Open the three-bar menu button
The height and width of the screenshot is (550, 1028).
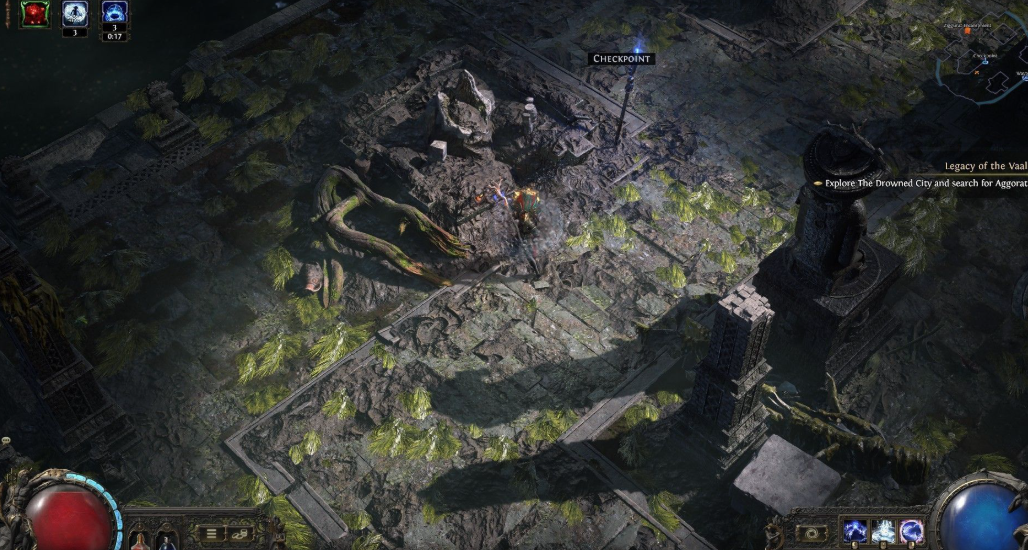tap(211, 533)
